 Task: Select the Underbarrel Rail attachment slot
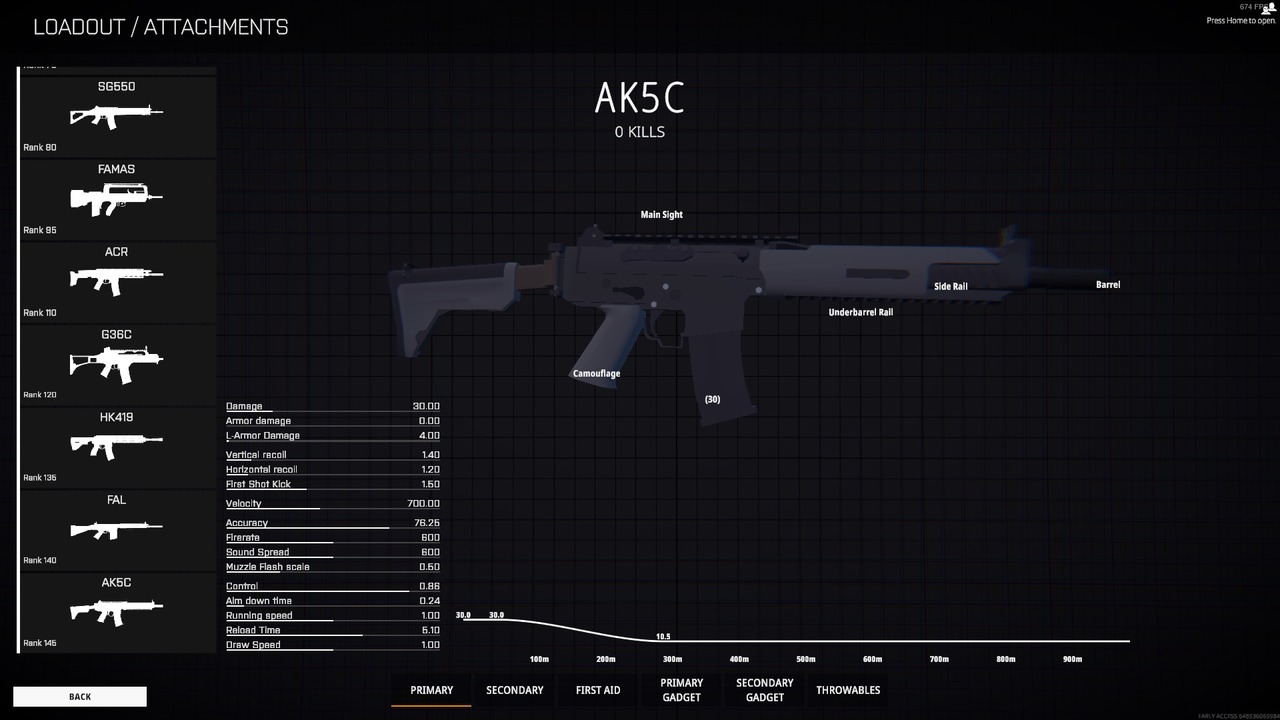(x=861, y=313)
